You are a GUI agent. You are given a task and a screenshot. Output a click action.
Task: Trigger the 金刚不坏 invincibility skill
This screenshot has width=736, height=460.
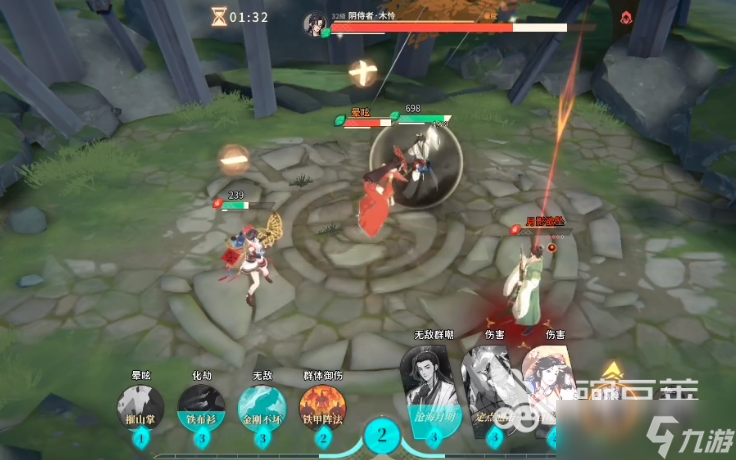(262, 407)
